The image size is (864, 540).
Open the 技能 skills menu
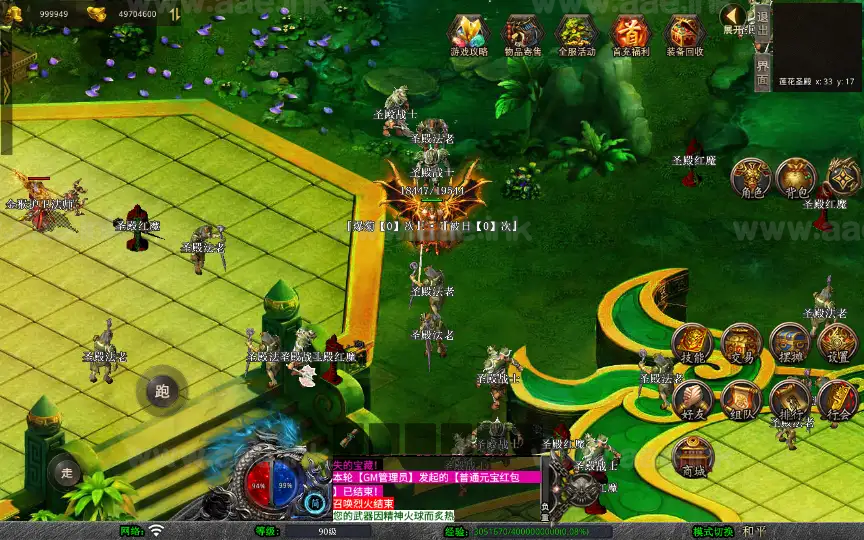pyautogui.click(x=692, y=343)
